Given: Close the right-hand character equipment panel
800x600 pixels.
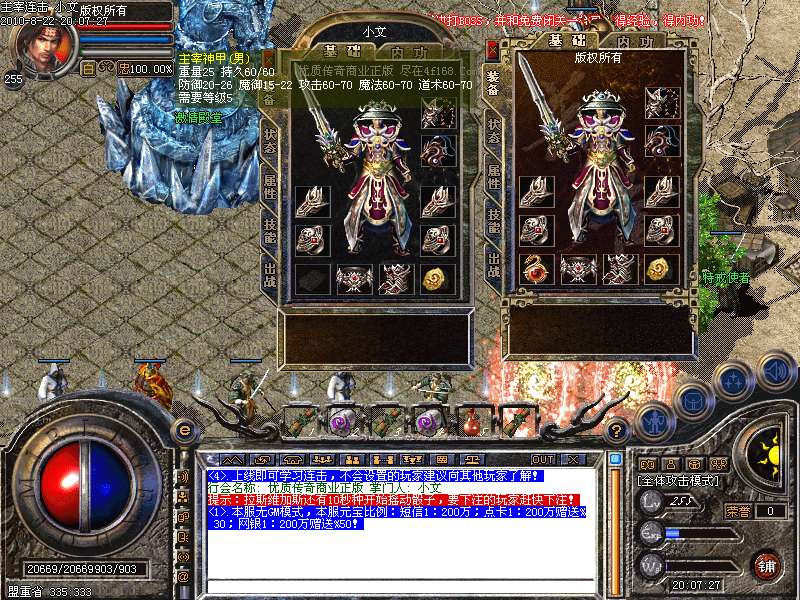Looking at the screenshot, I should (492, 48).
